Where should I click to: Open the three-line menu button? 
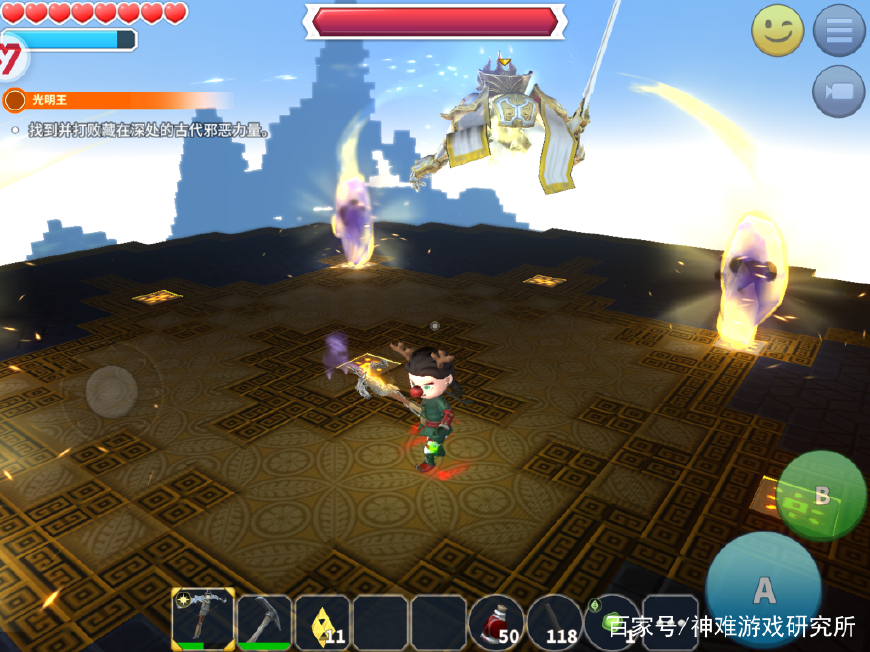(838, 31)
